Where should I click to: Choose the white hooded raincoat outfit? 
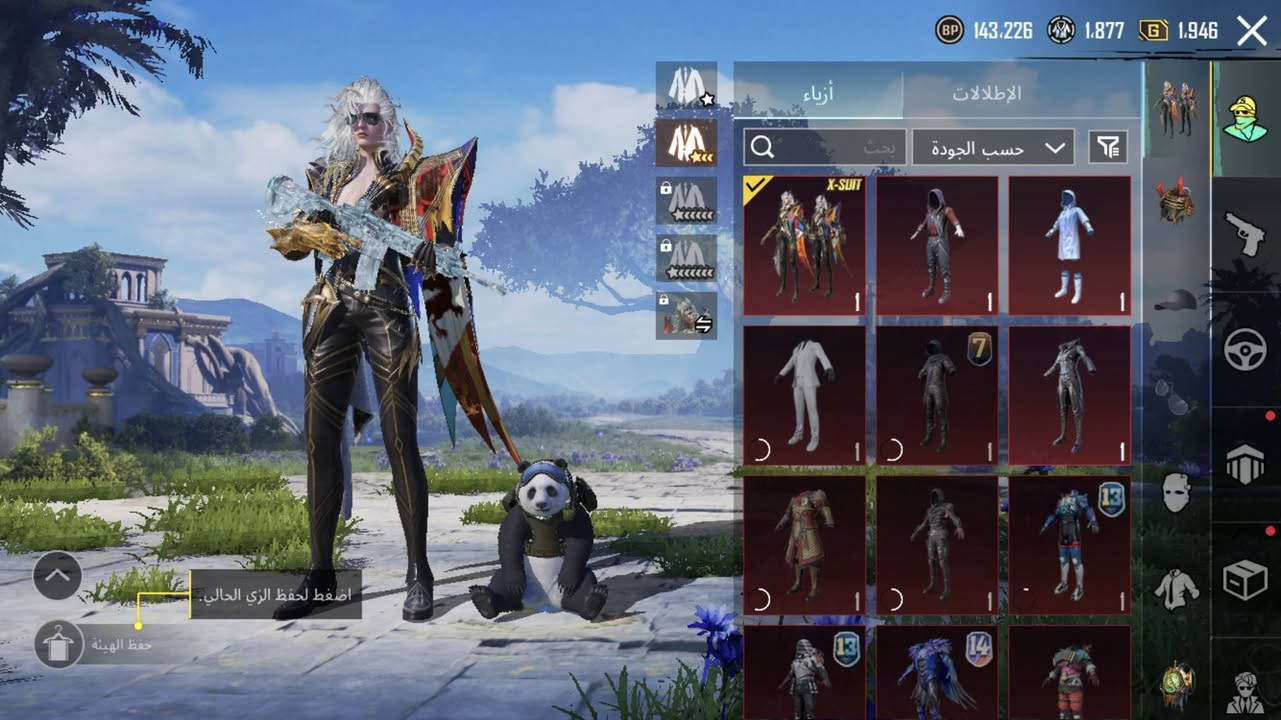tap(1069, 246)
